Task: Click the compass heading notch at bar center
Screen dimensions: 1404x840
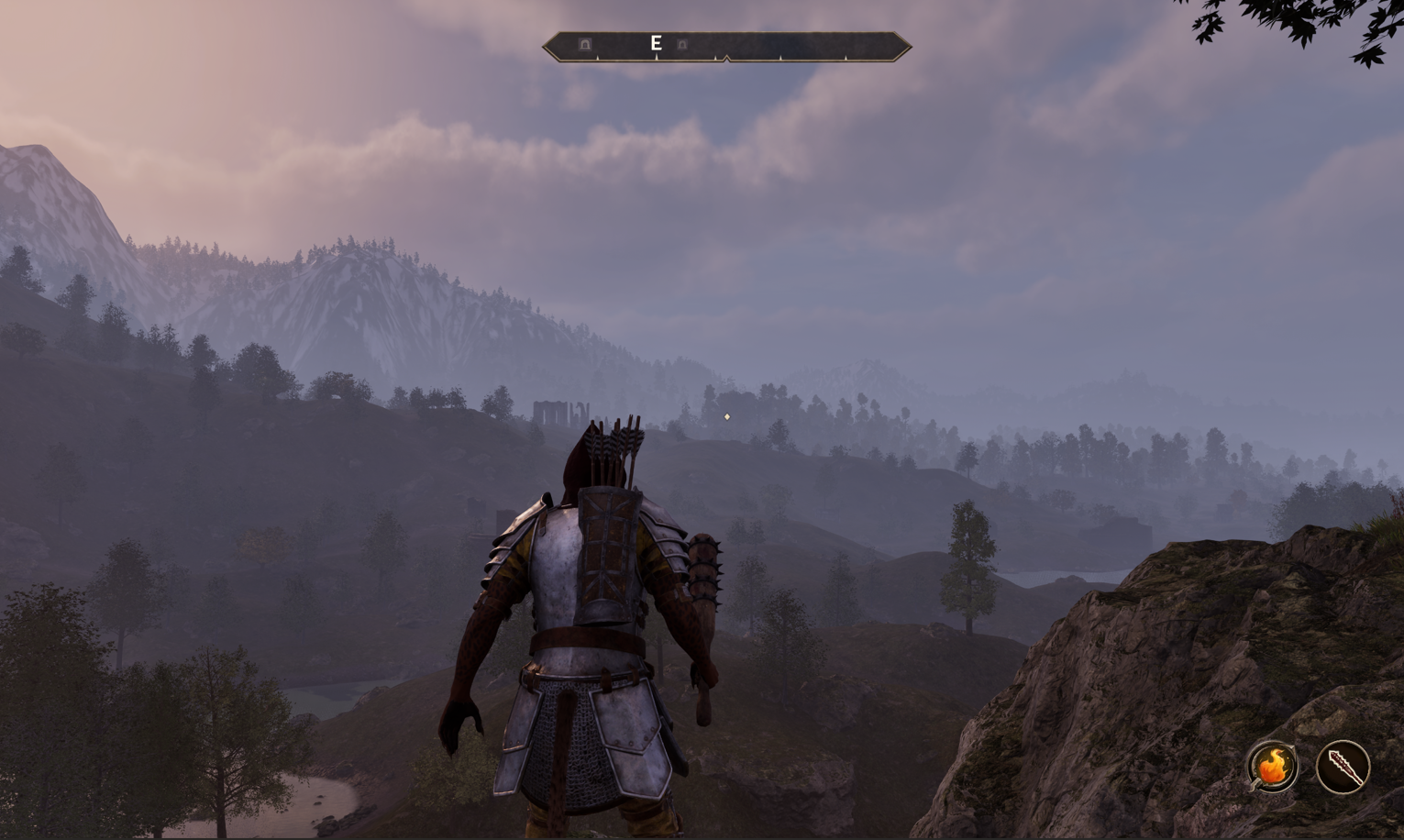Action: pyautogui.click(x=727, y=57)
